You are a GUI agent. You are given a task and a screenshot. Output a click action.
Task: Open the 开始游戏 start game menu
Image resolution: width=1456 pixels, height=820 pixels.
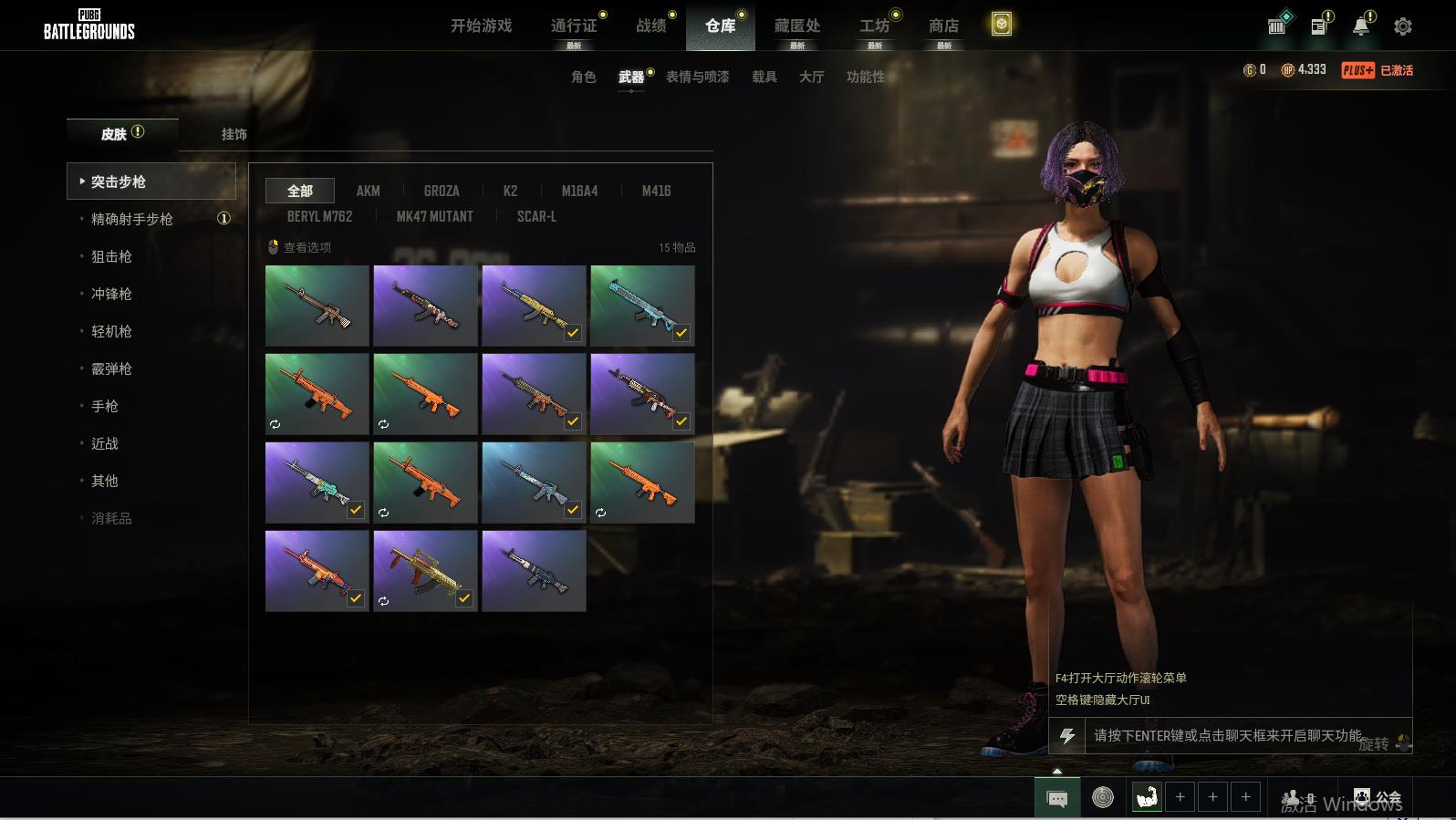(x=481, y=26)
